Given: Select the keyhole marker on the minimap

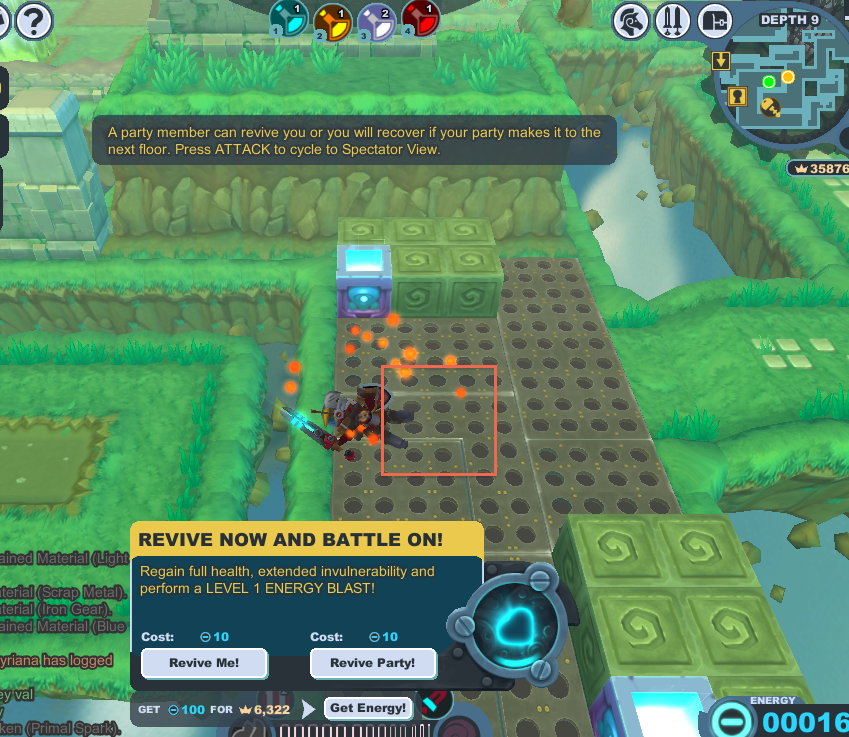Looking at the screenshot, I should (x=738, y=96).
